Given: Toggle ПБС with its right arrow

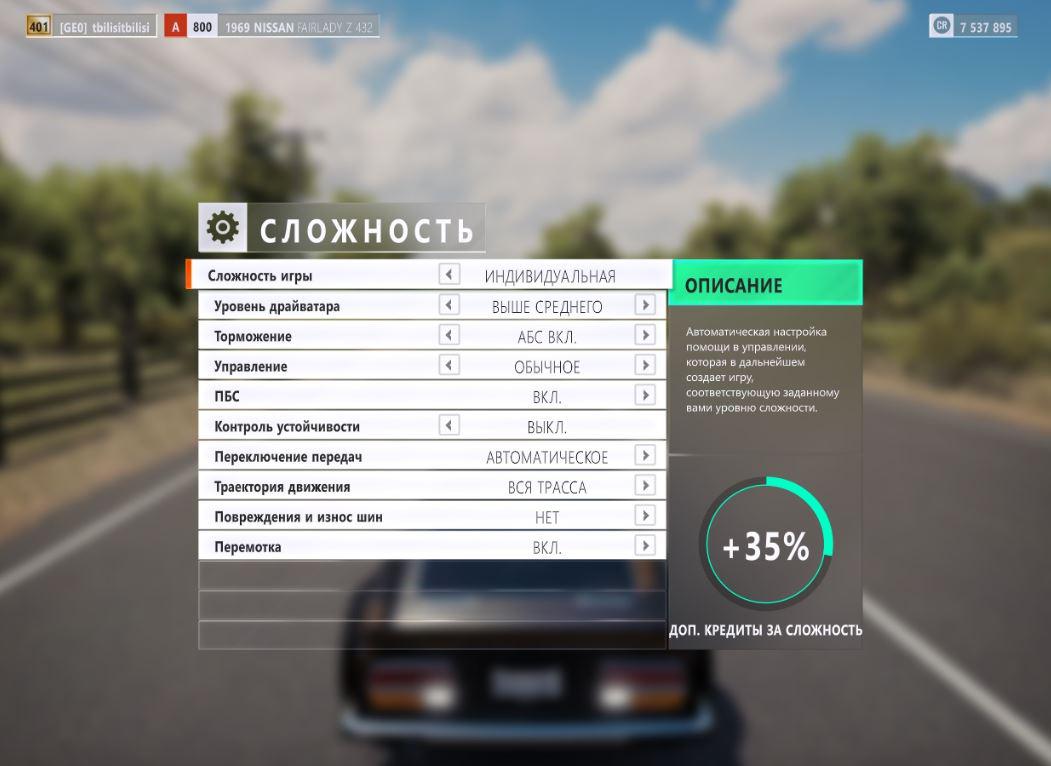Looking at the screenshot, I should 645,395.
